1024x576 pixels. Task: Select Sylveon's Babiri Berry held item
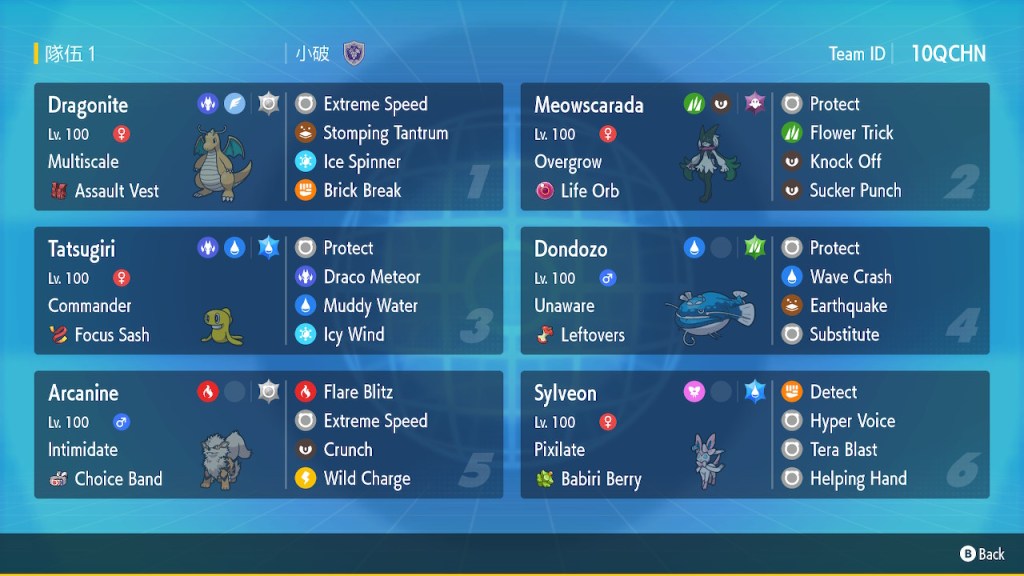coord(600,479)
